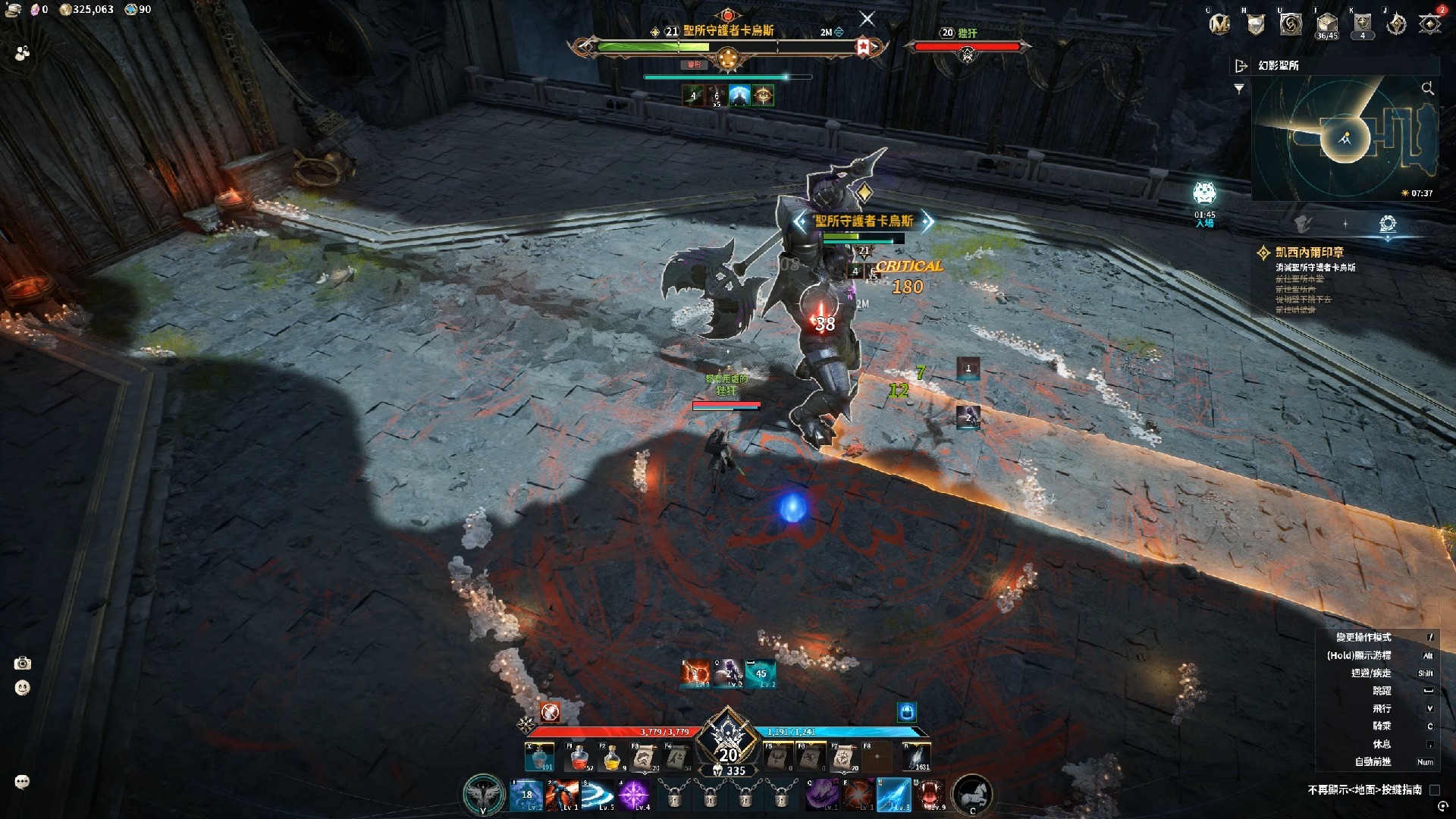
Task: Click the white beast 入場 entry icon
Action: click(x=1204, y=194)
